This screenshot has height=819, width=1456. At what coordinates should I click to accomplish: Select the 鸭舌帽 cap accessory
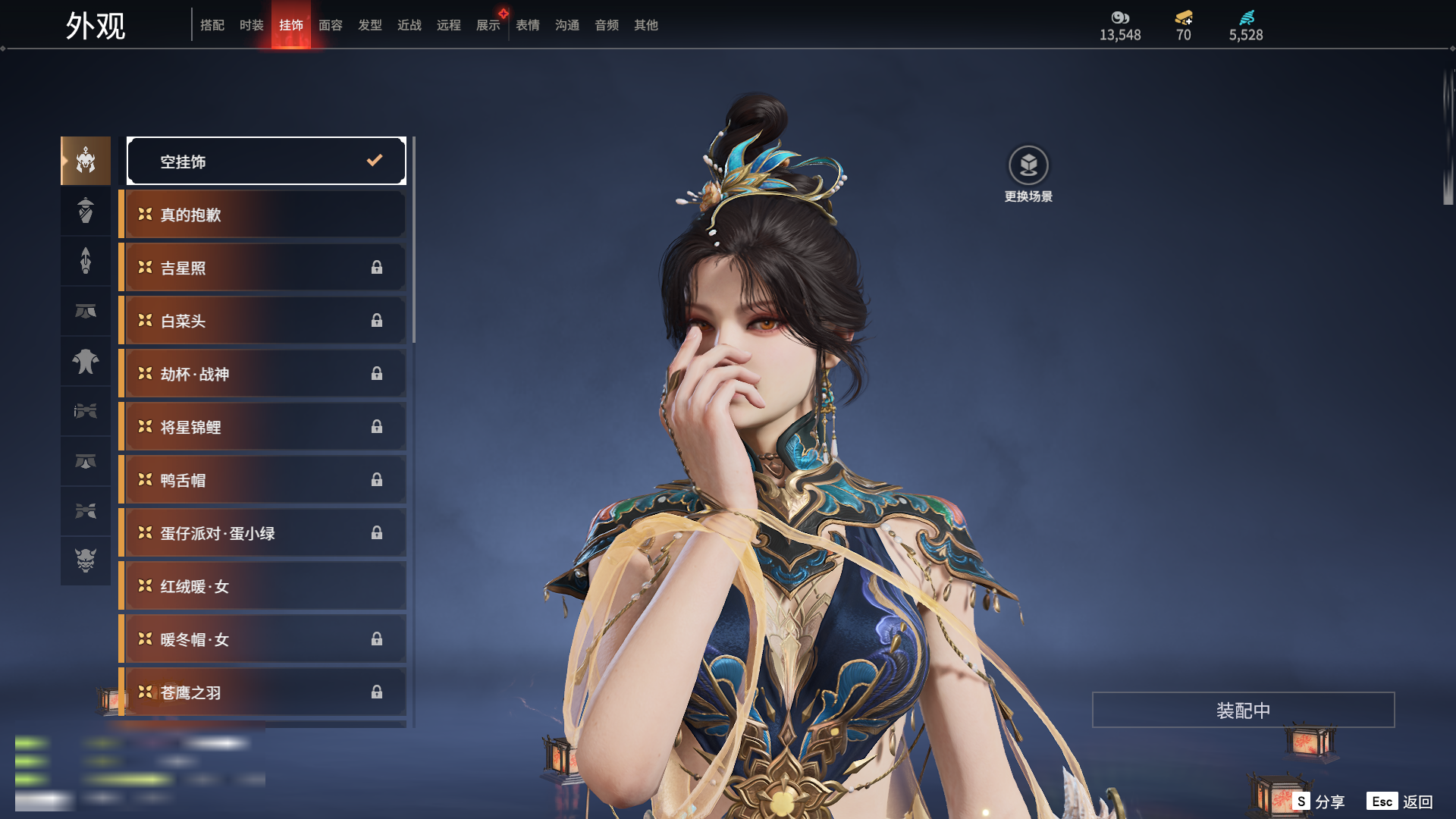coord(264,480)
